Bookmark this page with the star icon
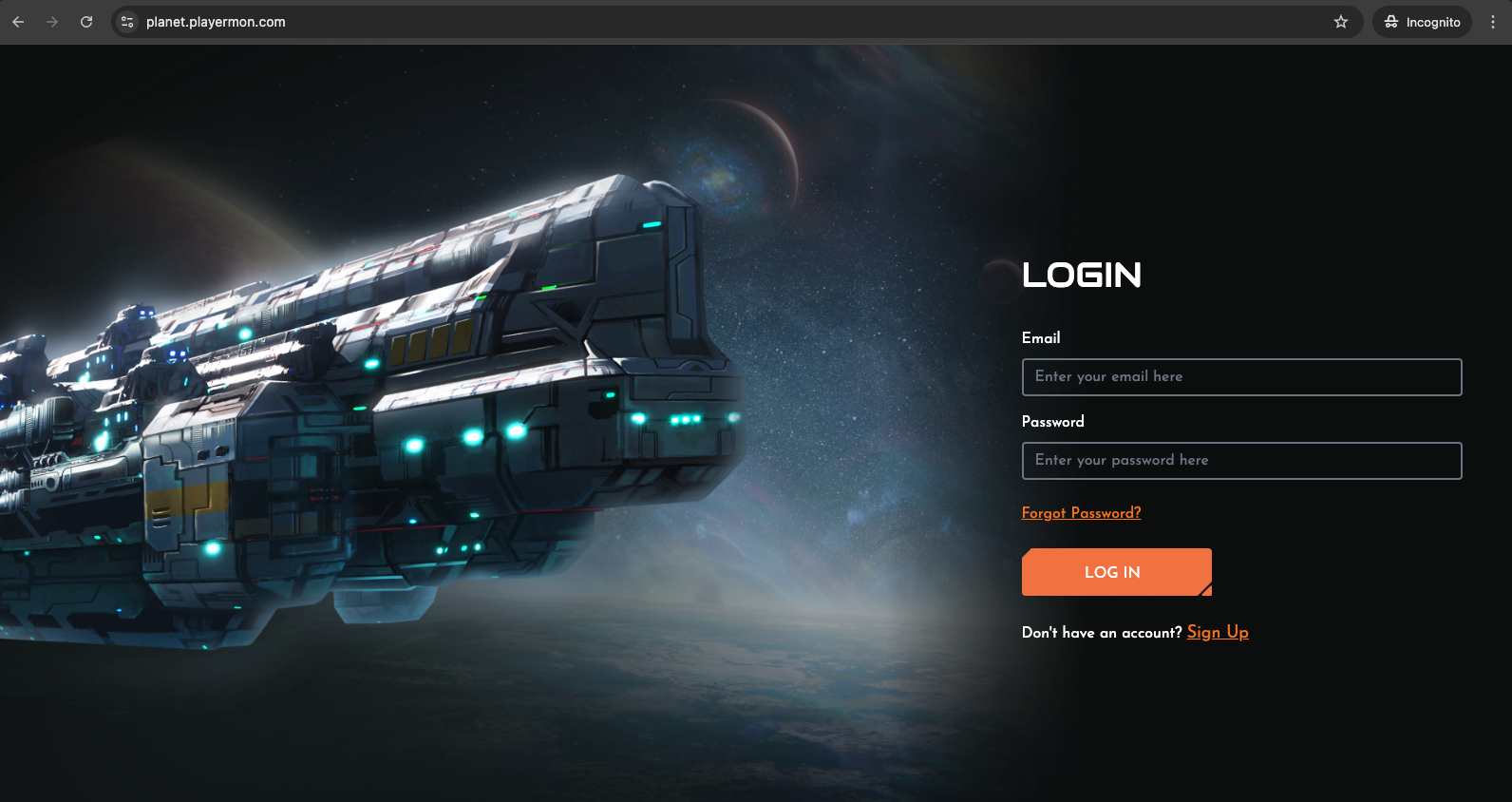The height and width of the screenshot is (802, 1512). (1340, 21)
